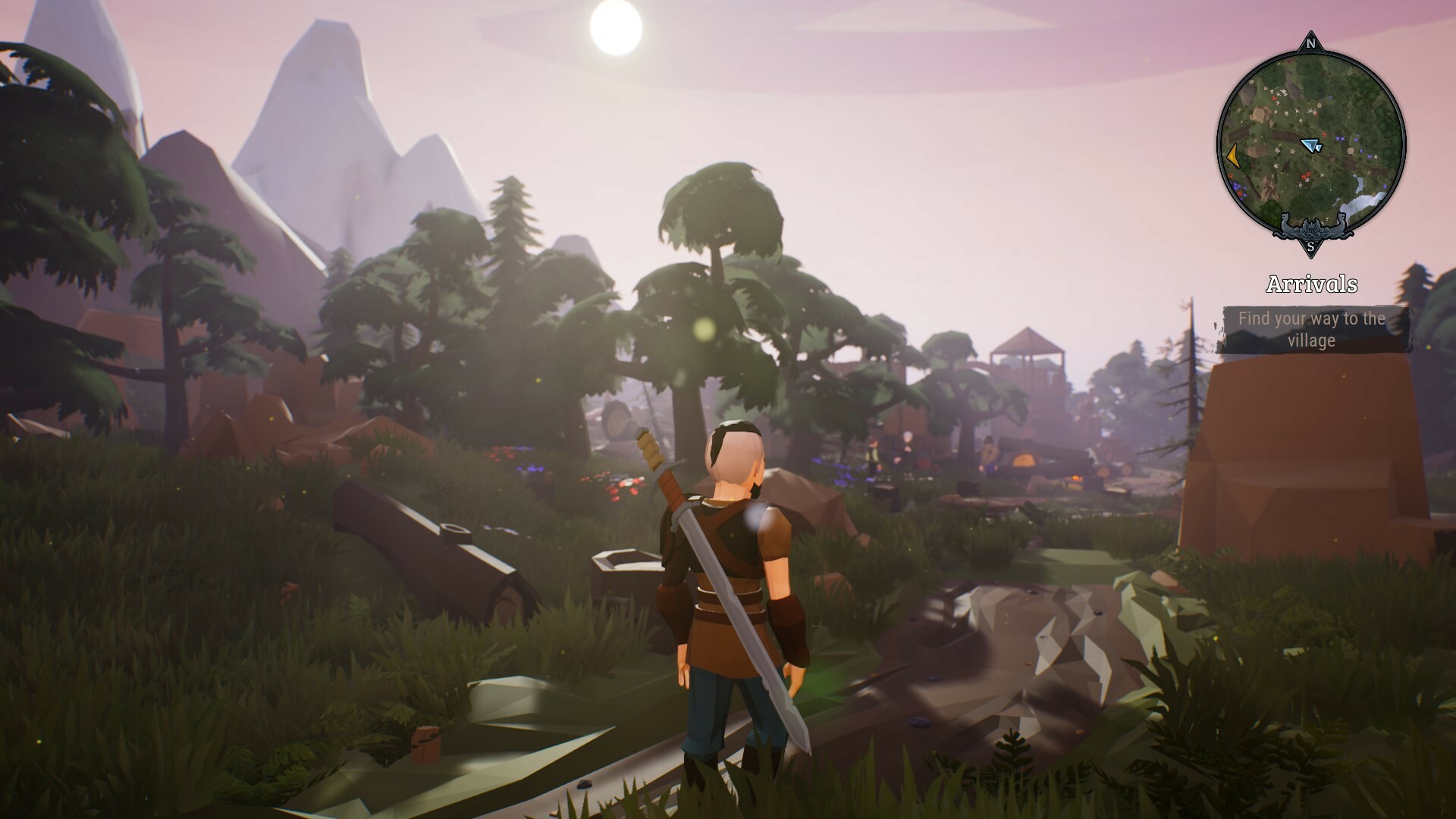Viewport: 1456px width, 819px height.
Task: Click the S compass marker below the minimap
Action: (x=1310, y=247)
